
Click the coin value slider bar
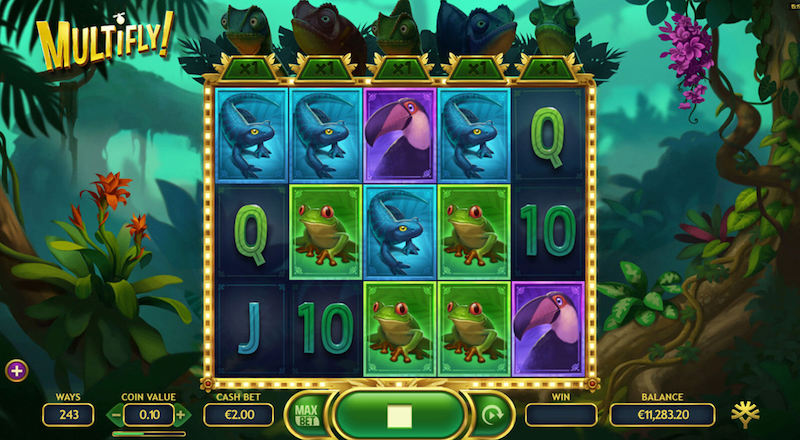tap(148, 433)
